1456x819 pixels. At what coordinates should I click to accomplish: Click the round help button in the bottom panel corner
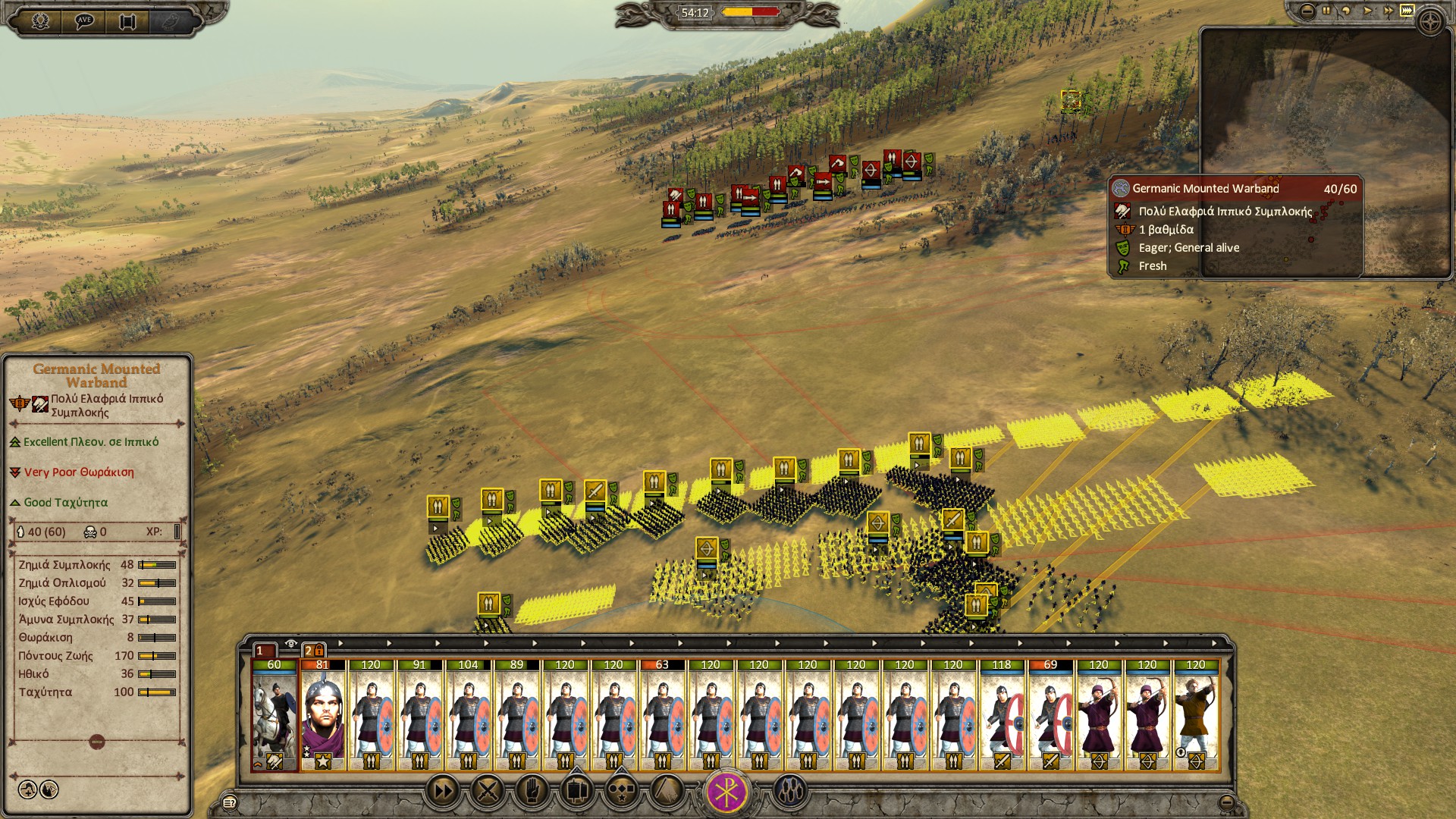(x=228, y=802)
